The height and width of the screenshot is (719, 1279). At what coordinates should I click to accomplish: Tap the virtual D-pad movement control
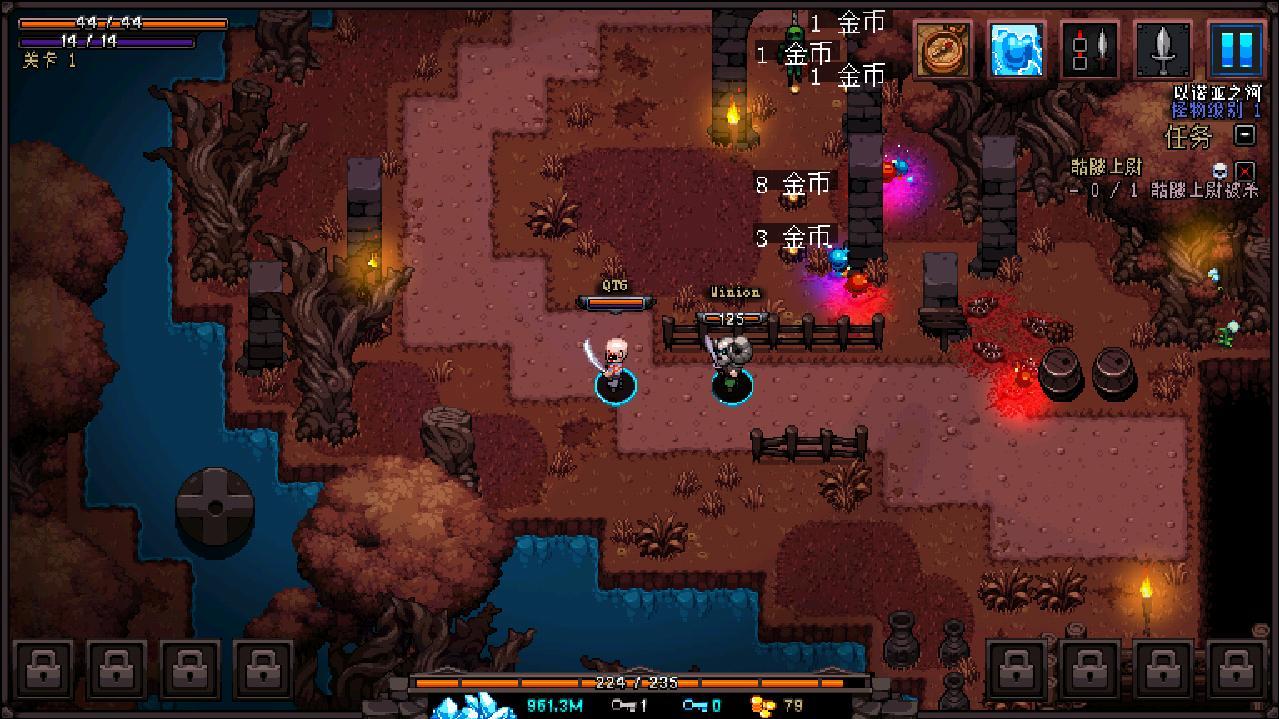(215, 507)
